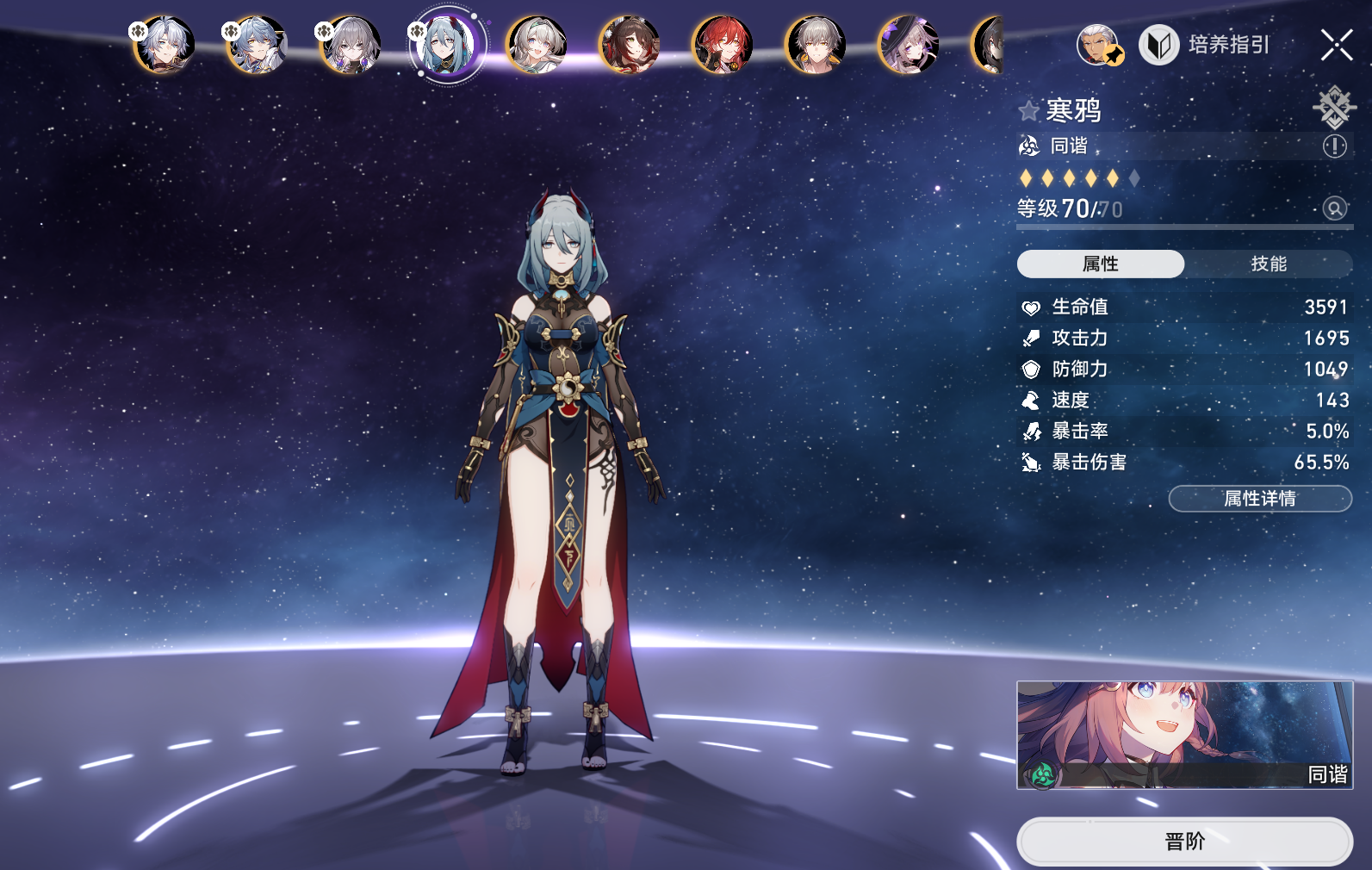Image resolution: width=1372 pixels, height=870 pixels.
Task: Open the equipped 同谐 light cone card
Action: click(1184, 735)
